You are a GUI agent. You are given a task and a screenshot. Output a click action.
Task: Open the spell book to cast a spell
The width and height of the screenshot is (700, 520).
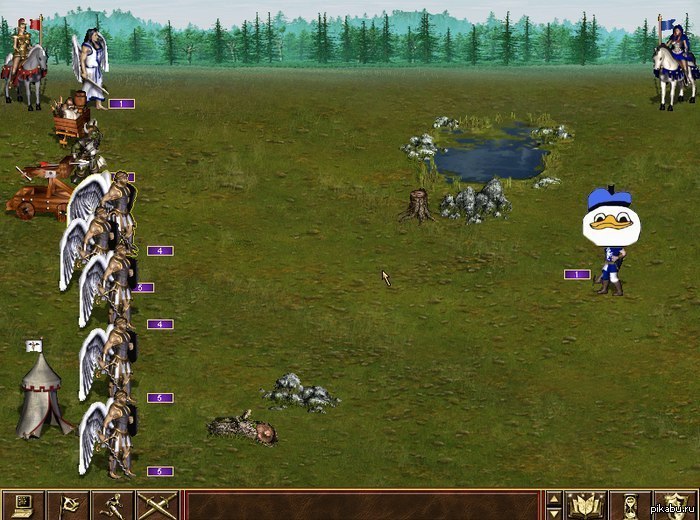pyautogui.click(x=587, y=505)
